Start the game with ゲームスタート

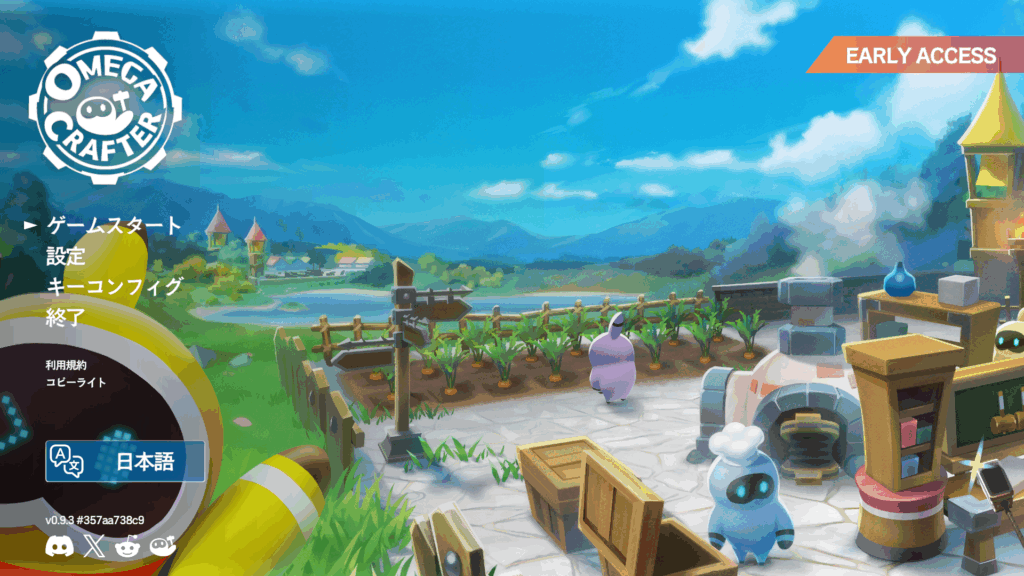click(x=114, y=225)
